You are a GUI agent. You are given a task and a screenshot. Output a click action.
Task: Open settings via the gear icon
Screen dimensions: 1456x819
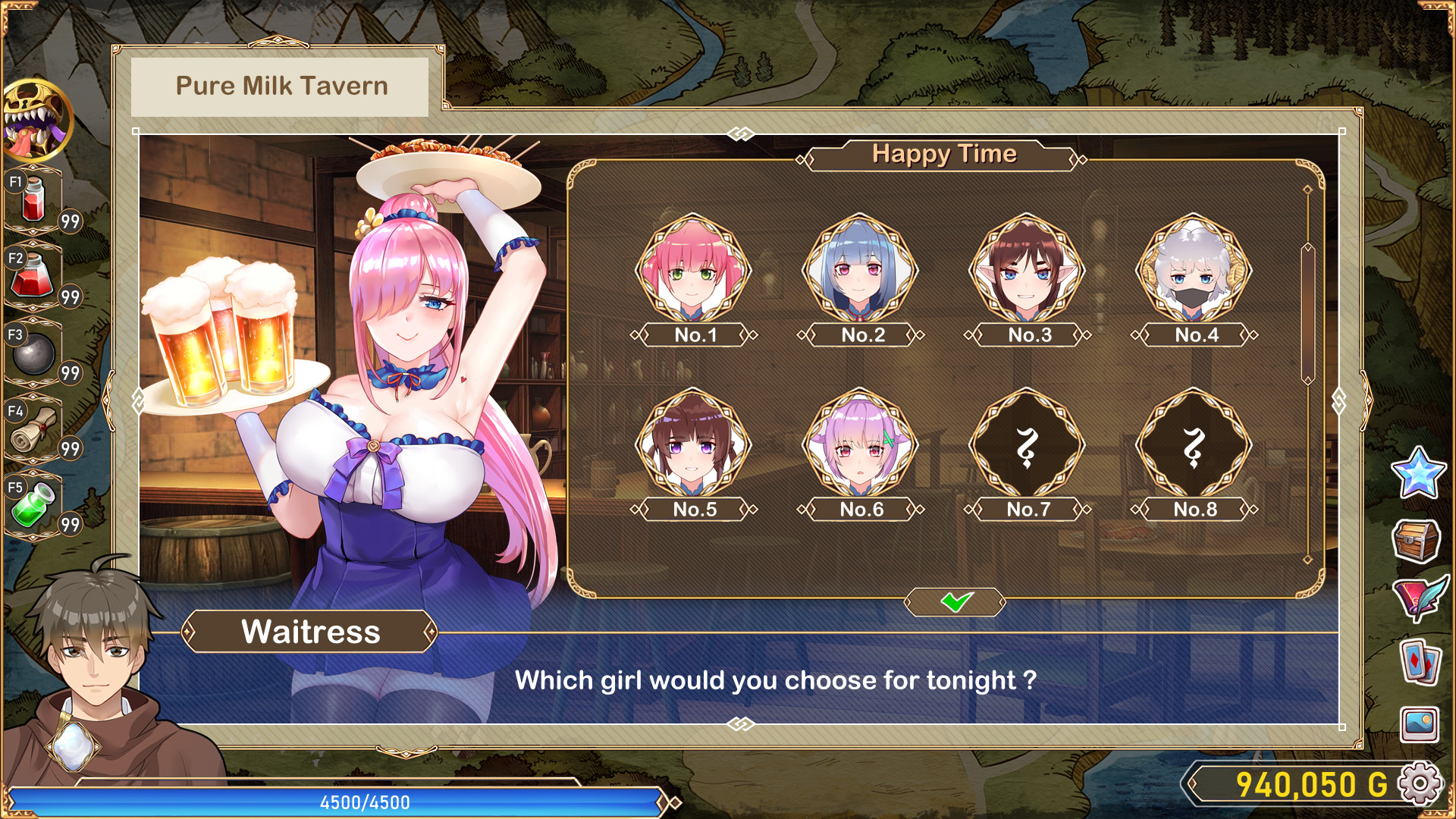1420,784
